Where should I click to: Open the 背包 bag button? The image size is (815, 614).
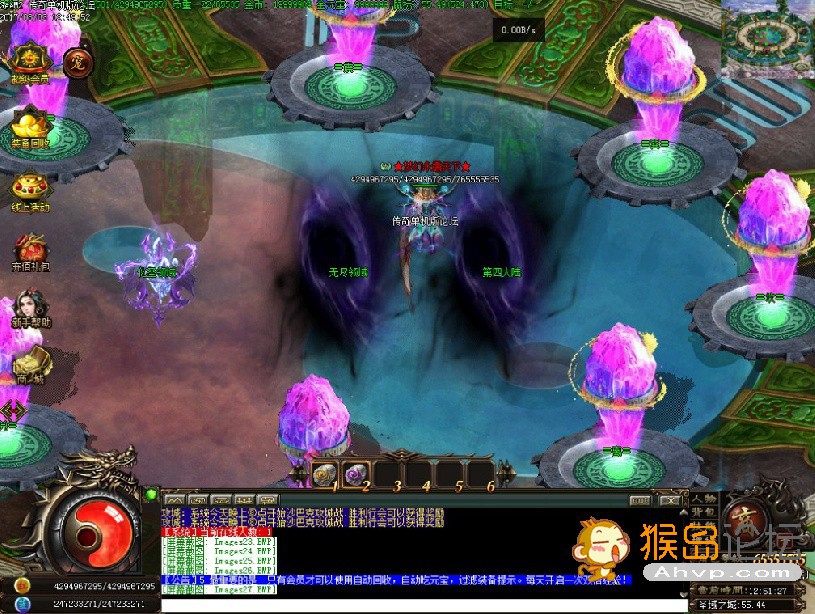703,513
